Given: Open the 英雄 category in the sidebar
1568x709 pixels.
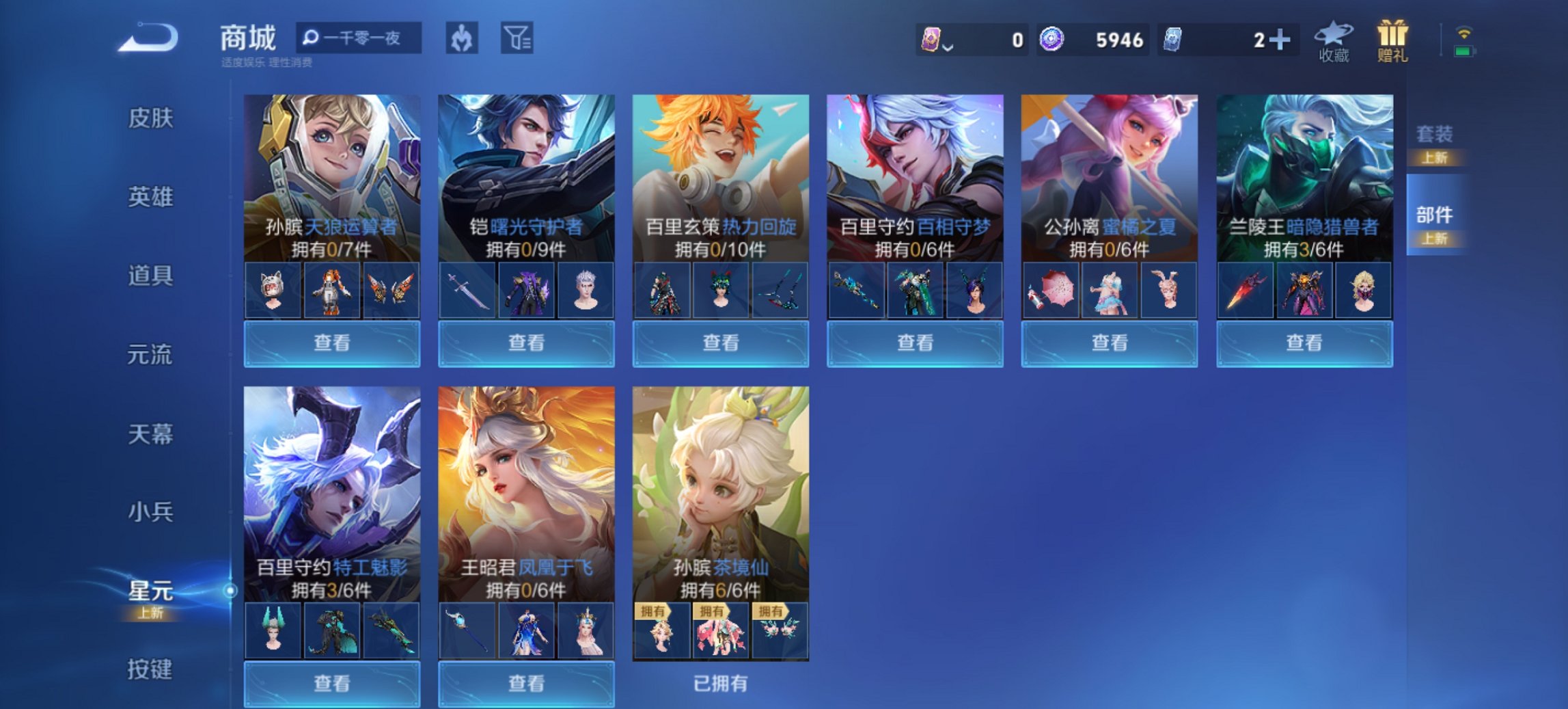Looking at the screenshot, I should [151, 197].
